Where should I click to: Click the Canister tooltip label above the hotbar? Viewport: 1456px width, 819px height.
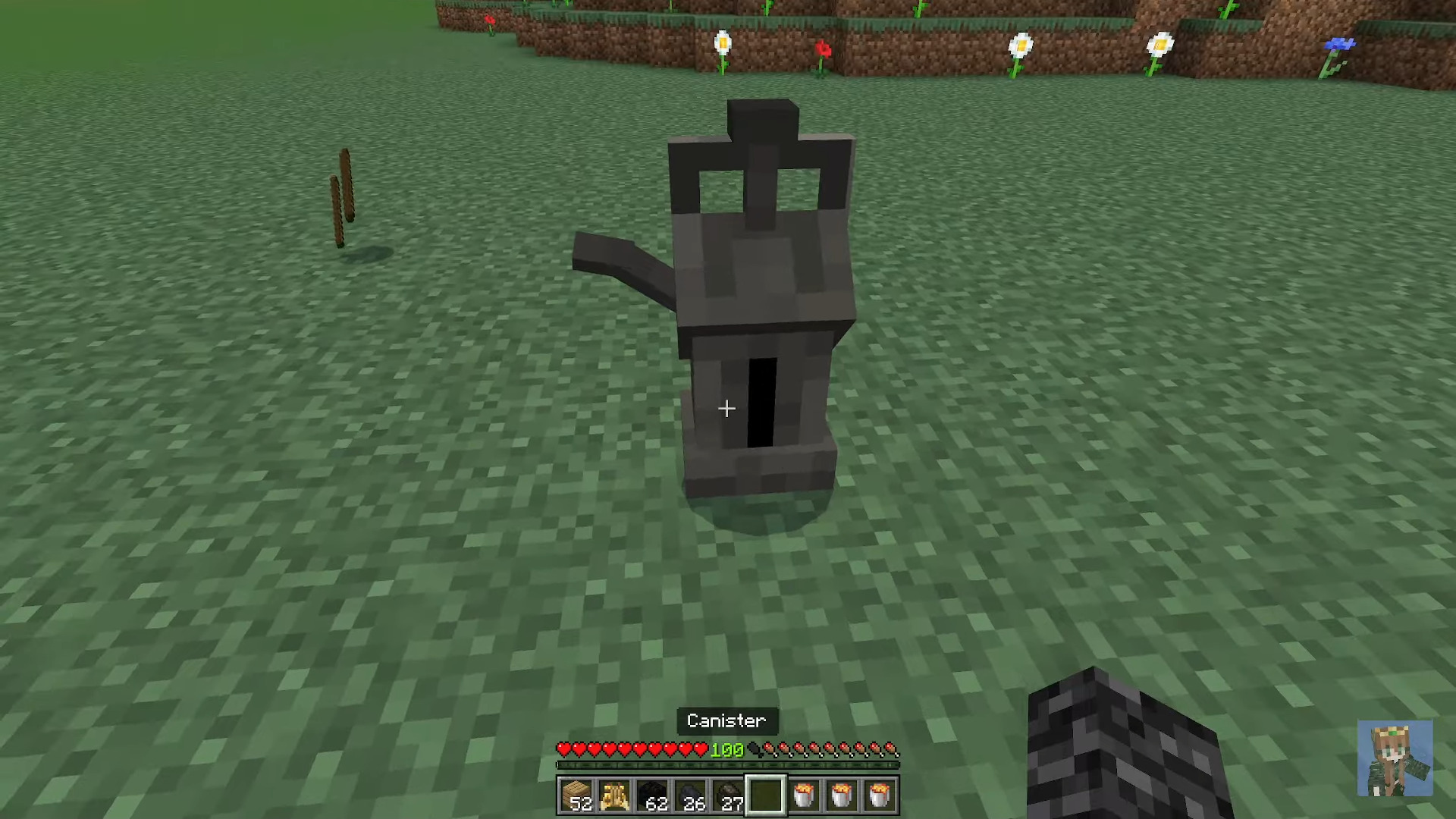[x=726, y=720]
